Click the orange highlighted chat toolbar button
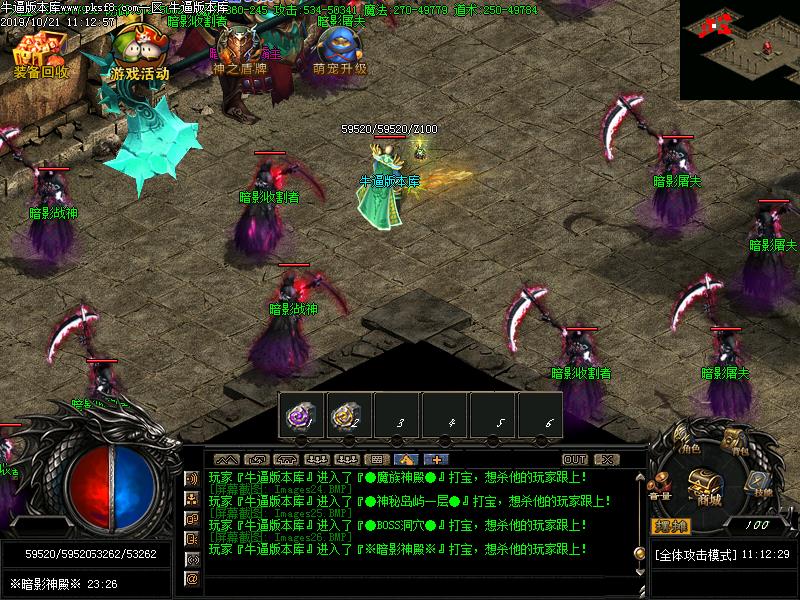Image resolution: width=800 pixels, height=600 pixels. (x=404, y=460)
